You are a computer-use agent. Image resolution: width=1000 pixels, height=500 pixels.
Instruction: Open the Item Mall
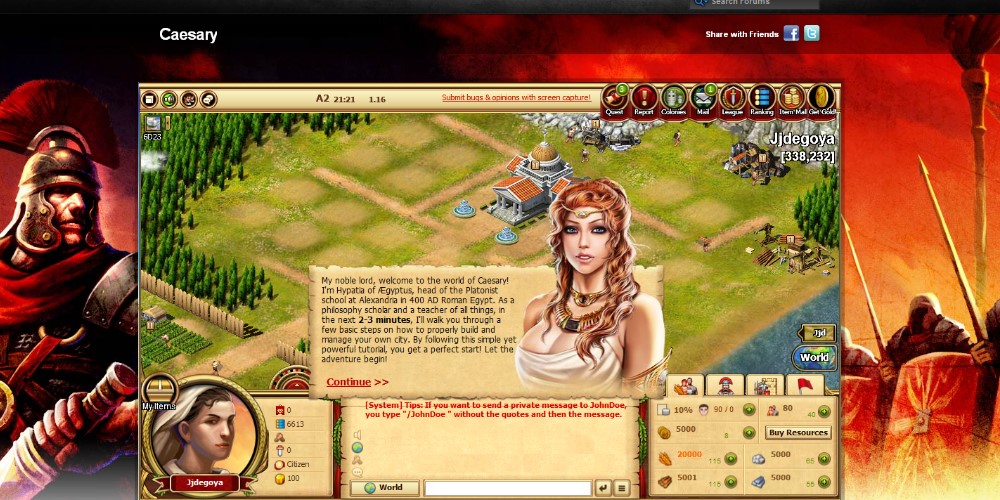tap(791, 99)
